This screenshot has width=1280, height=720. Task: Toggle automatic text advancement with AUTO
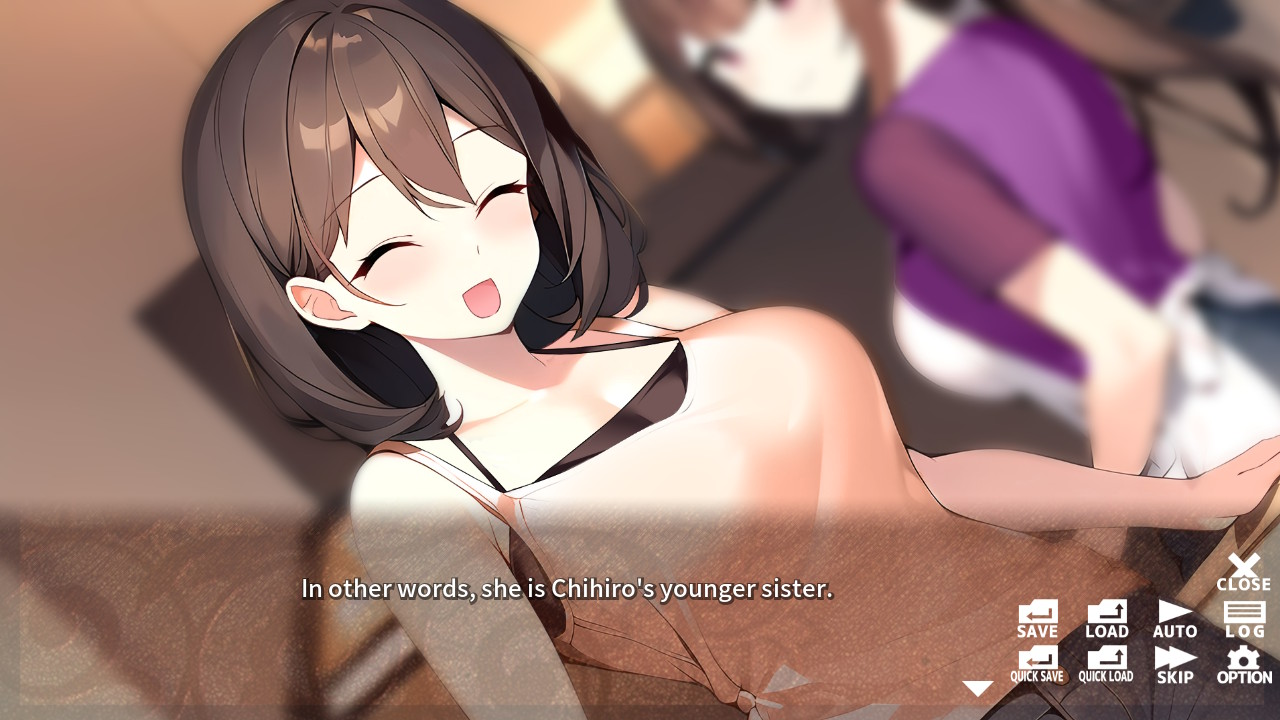point(1175,614)
